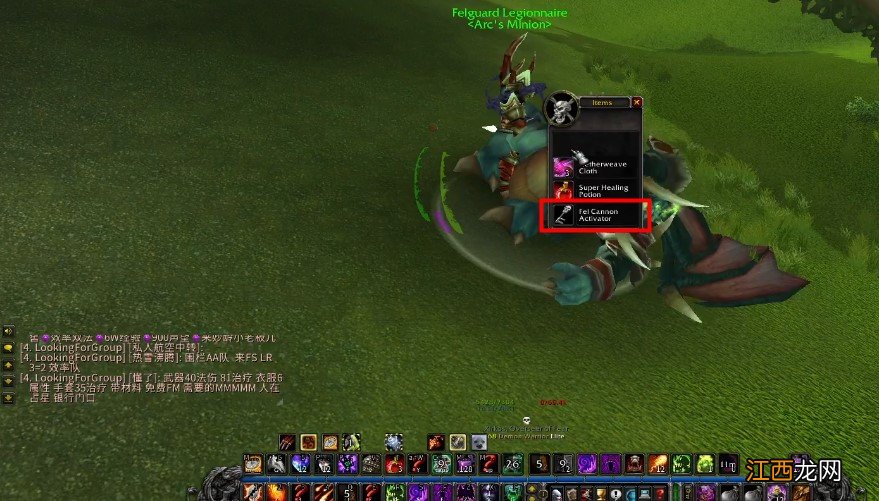This screenshot has height=501, width=879.
Task: Open the chat menu speech bubble button
Action: tap(8, 349)
